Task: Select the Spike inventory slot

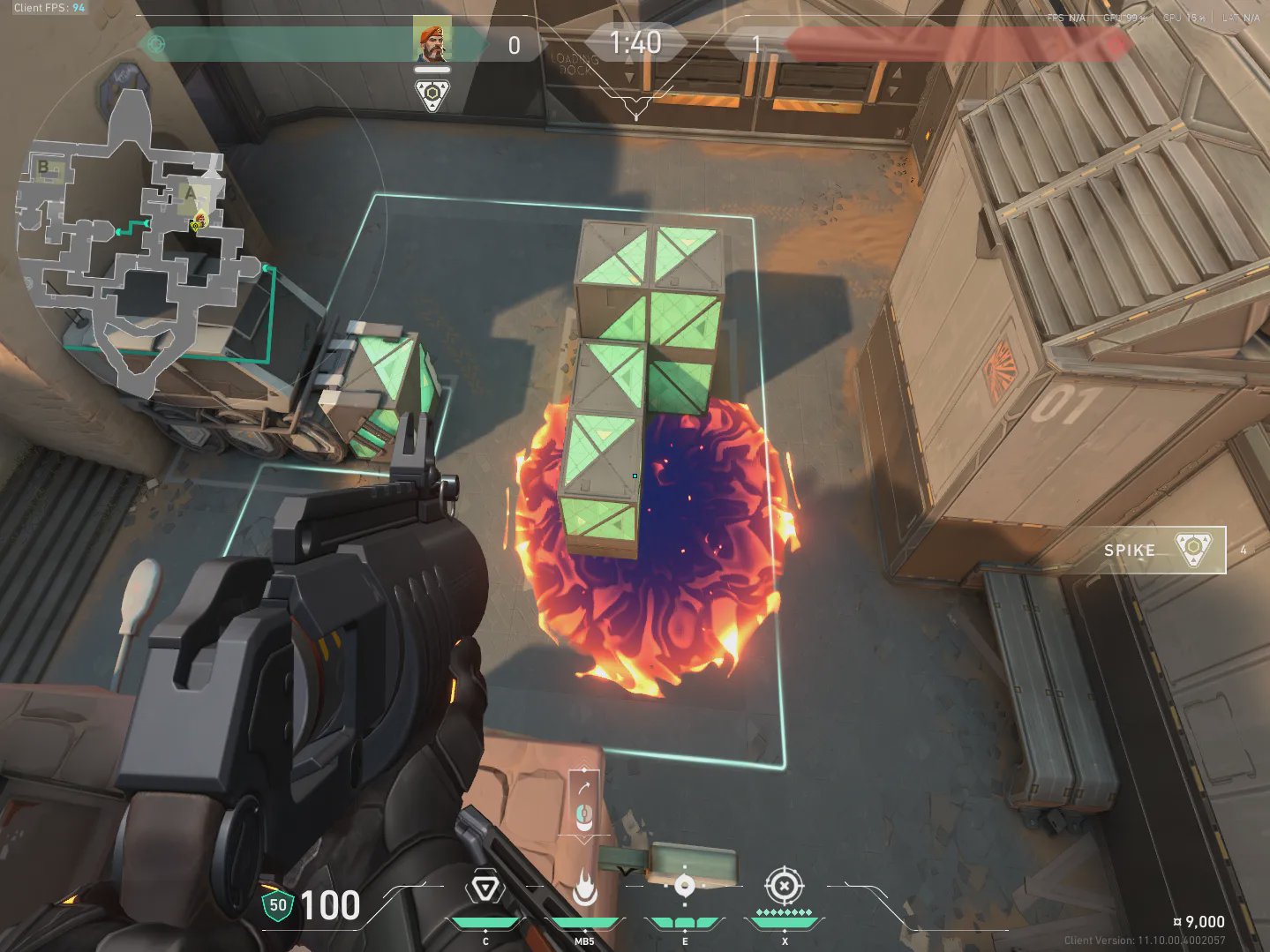Action: click(1163, 550)
